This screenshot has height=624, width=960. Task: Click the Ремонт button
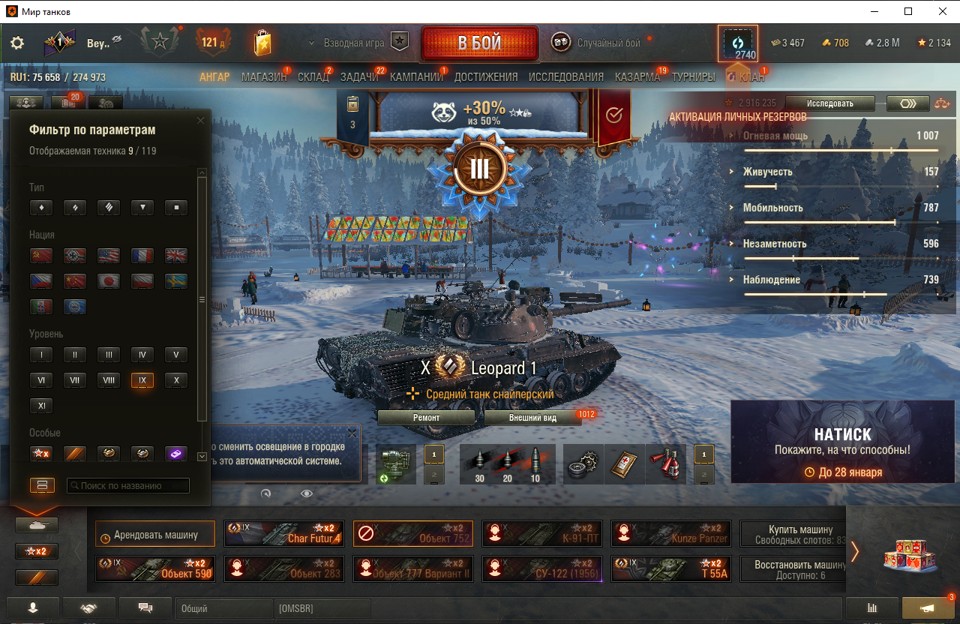point(426,418)
